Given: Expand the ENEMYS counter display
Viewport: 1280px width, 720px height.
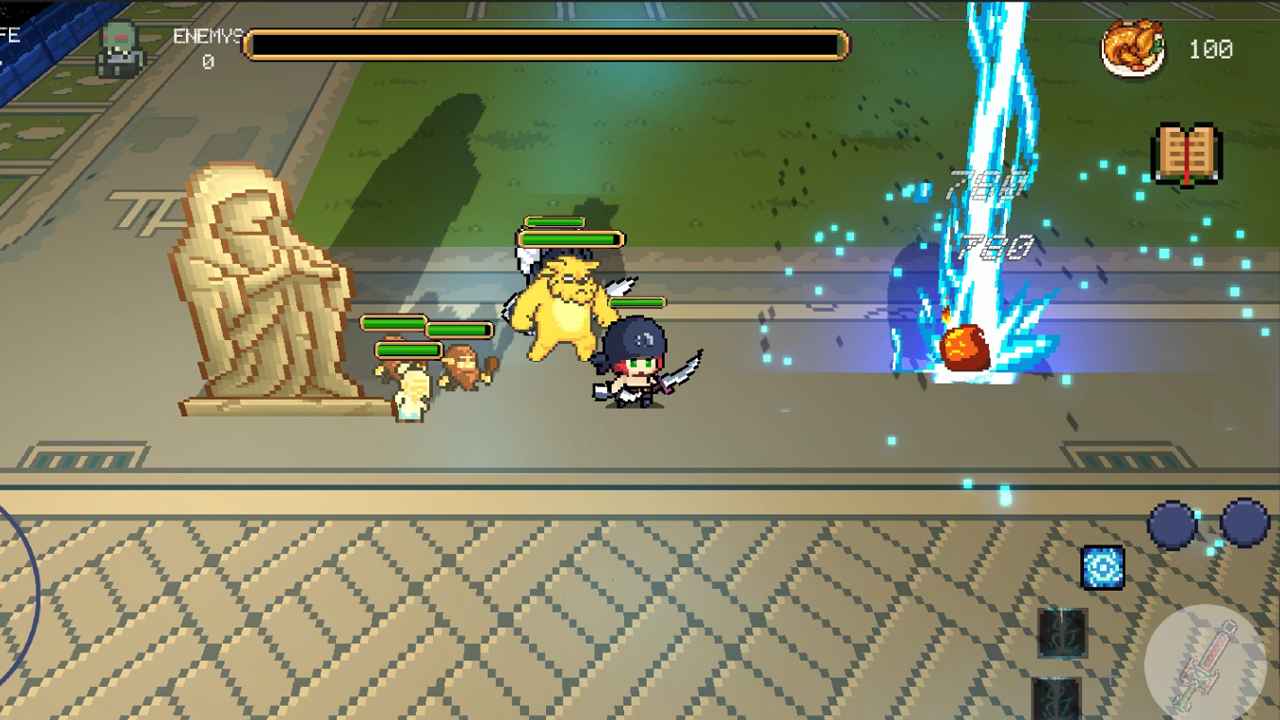Looking at the screenshot, I should coord(210,62).
